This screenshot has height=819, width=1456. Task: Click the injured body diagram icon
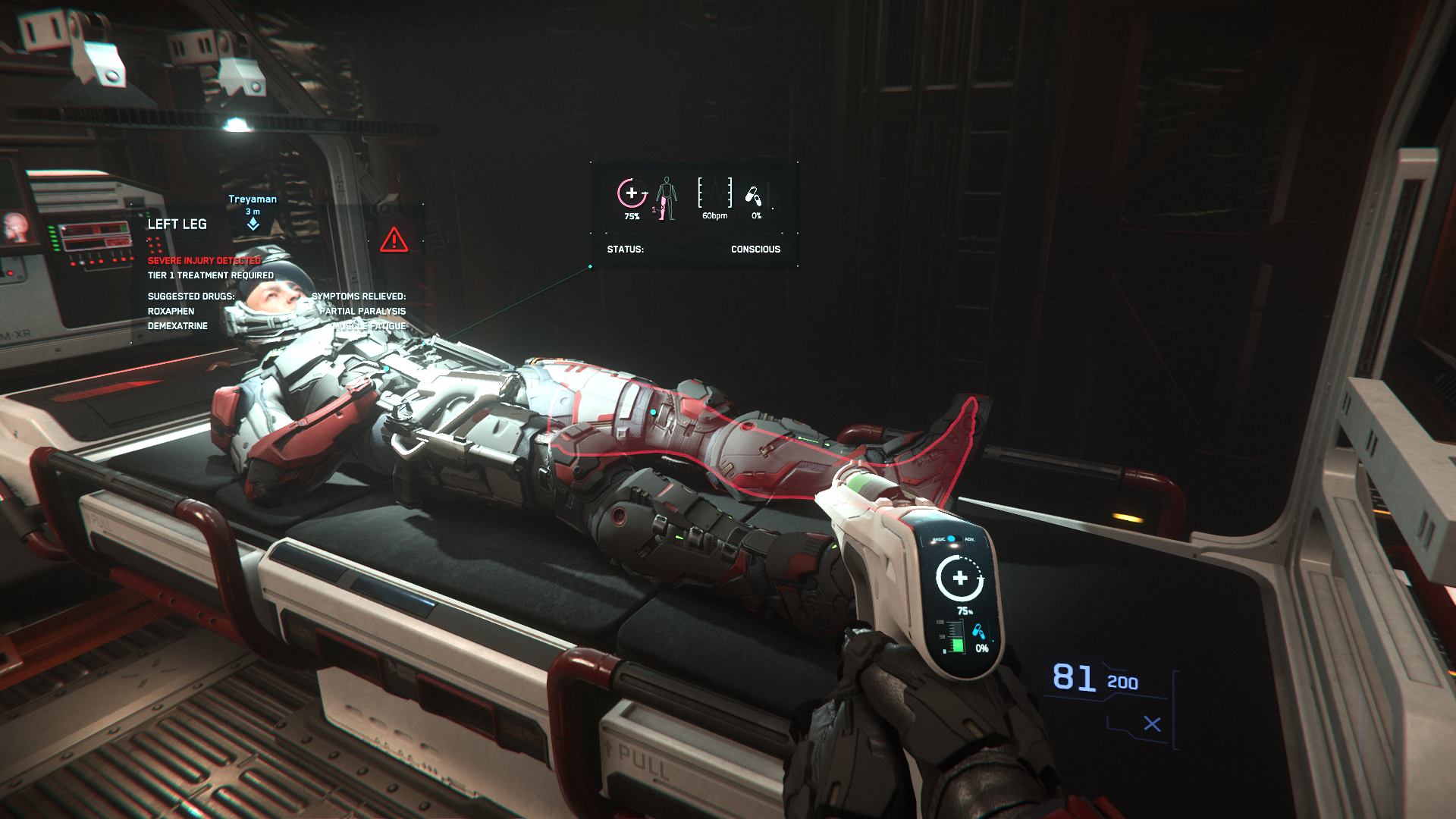[666, 199]
